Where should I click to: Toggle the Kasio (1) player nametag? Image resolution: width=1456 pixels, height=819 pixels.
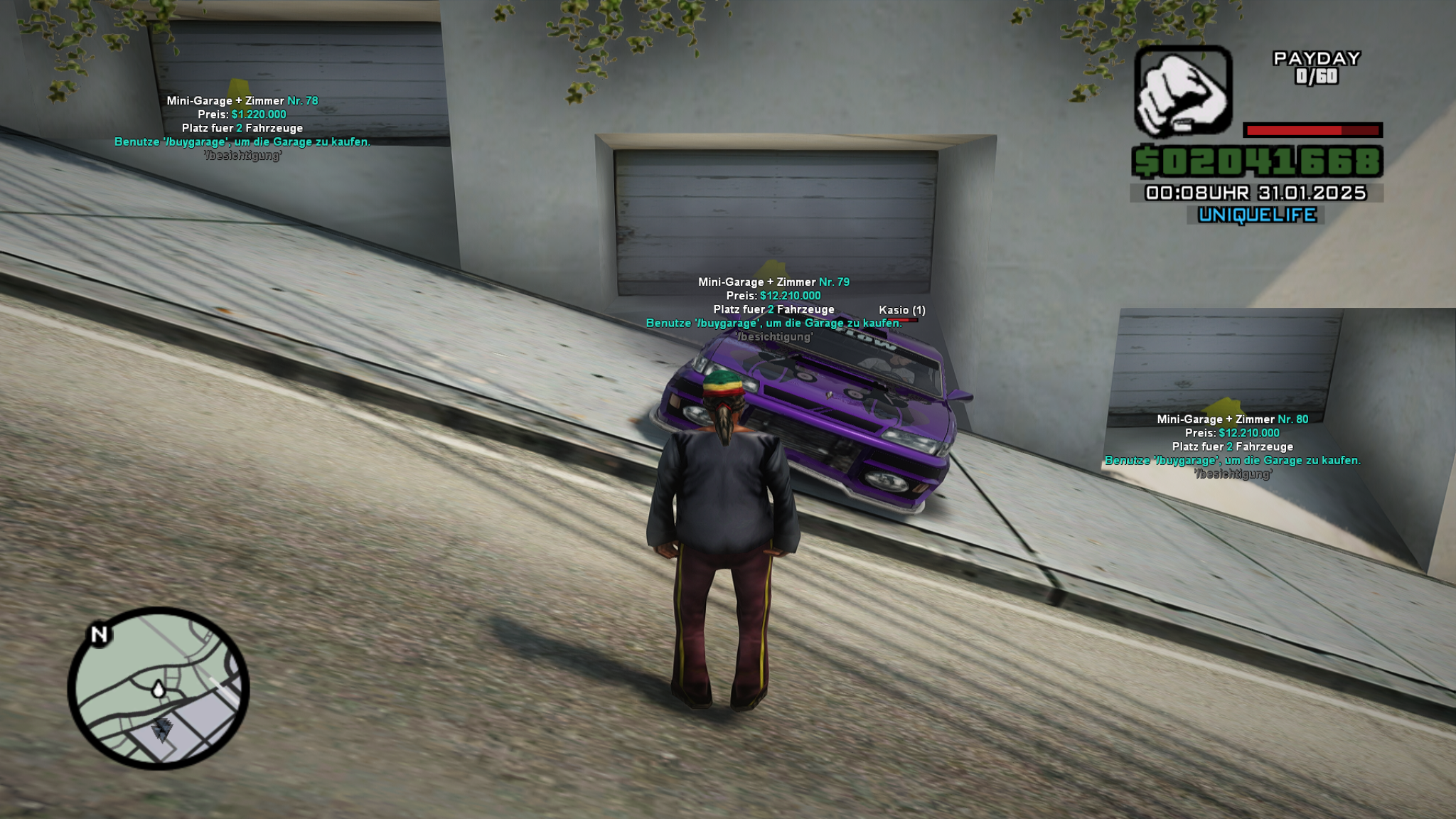click(x=901, y=310)
